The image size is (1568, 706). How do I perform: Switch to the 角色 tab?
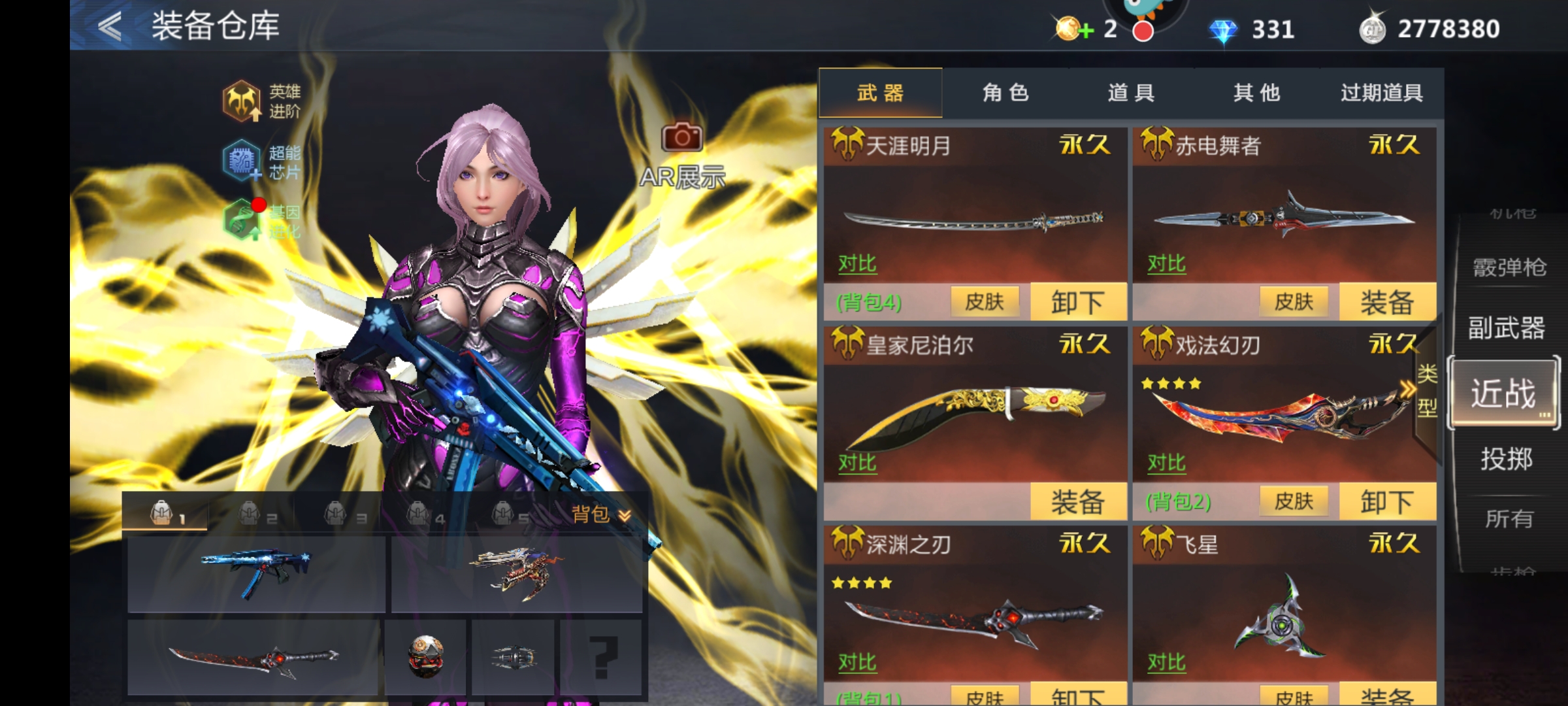pos(1005,93)
